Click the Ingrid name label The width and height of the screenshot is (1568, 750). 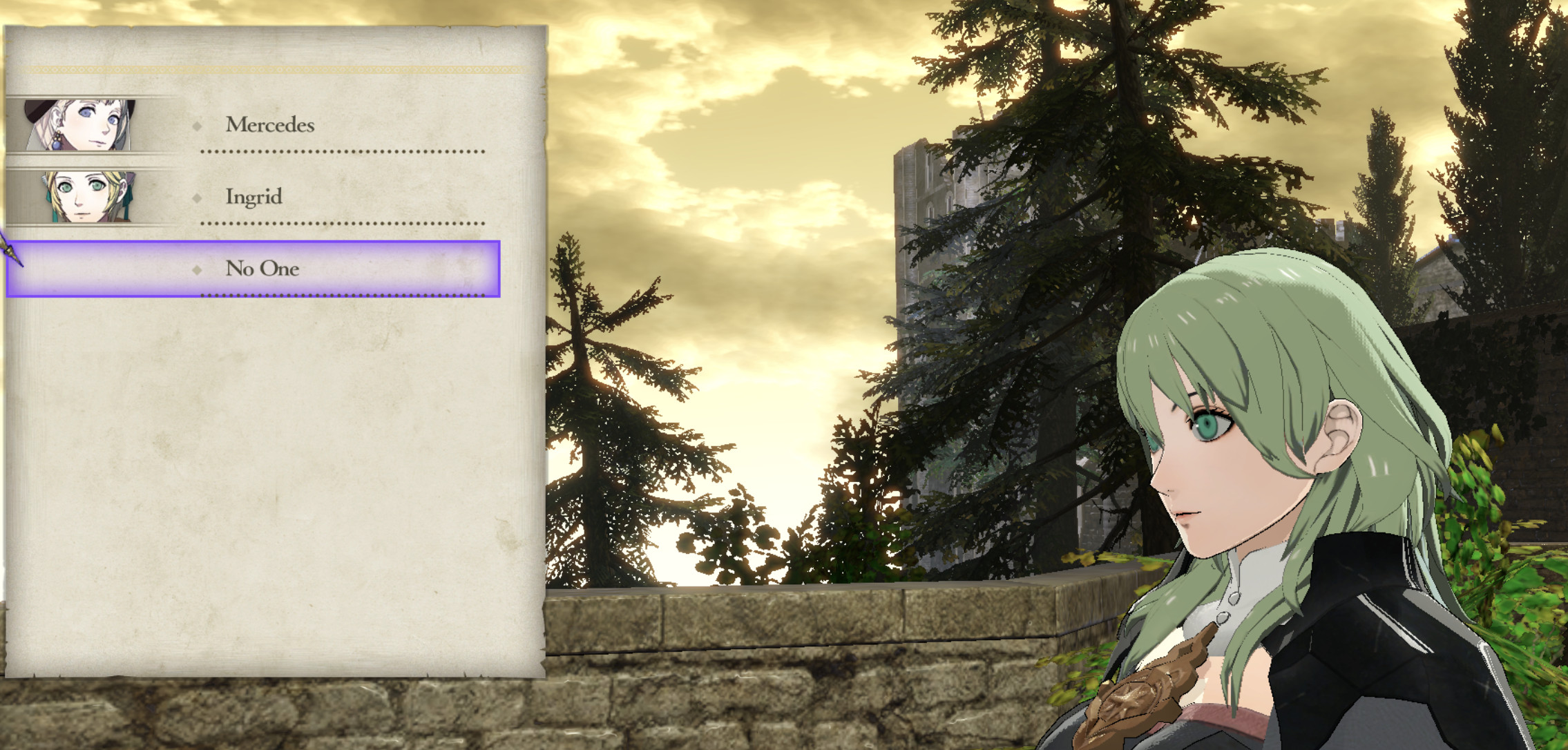click(254, 197)
